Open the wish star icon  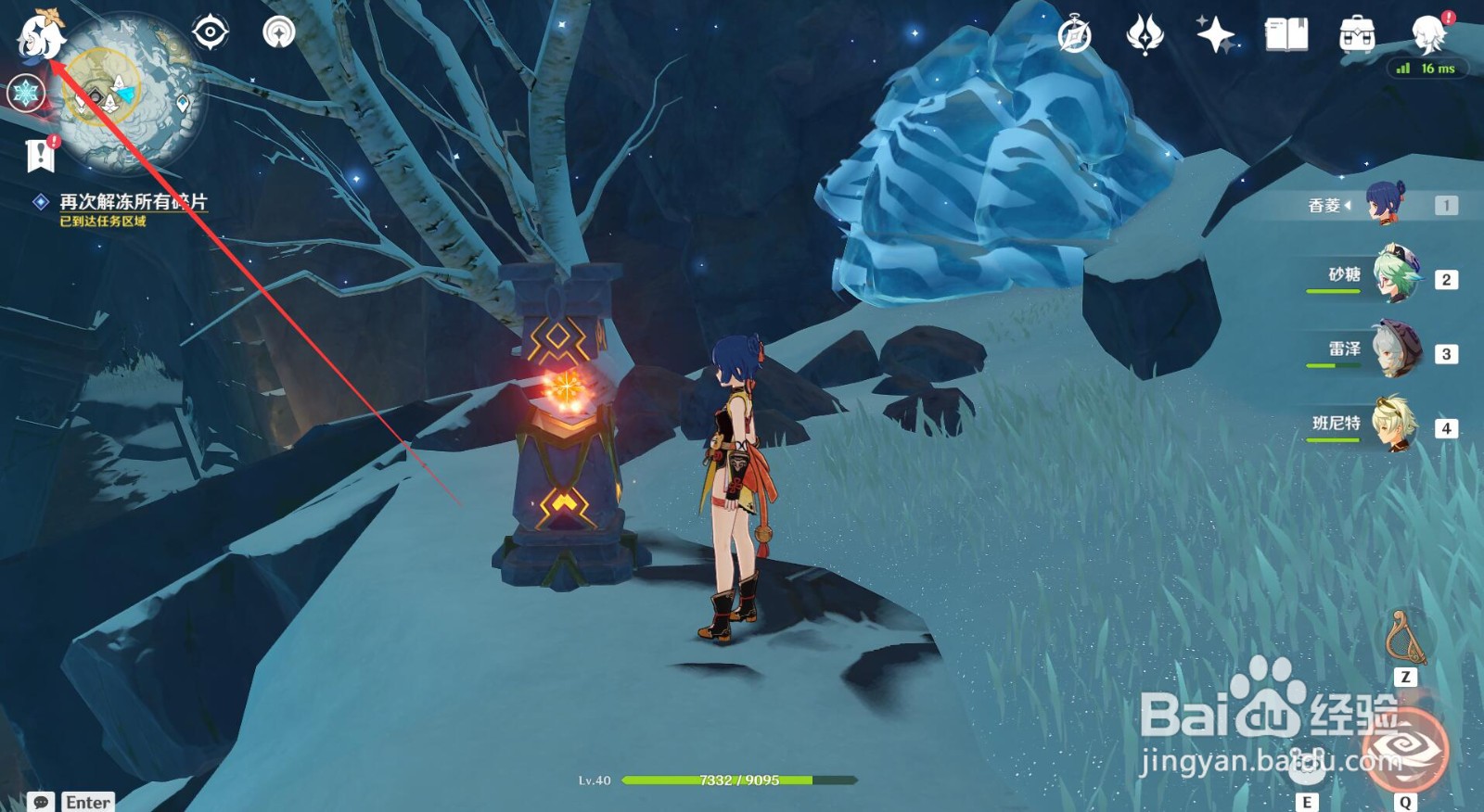pyautogui.click(x=1215, y=36)
